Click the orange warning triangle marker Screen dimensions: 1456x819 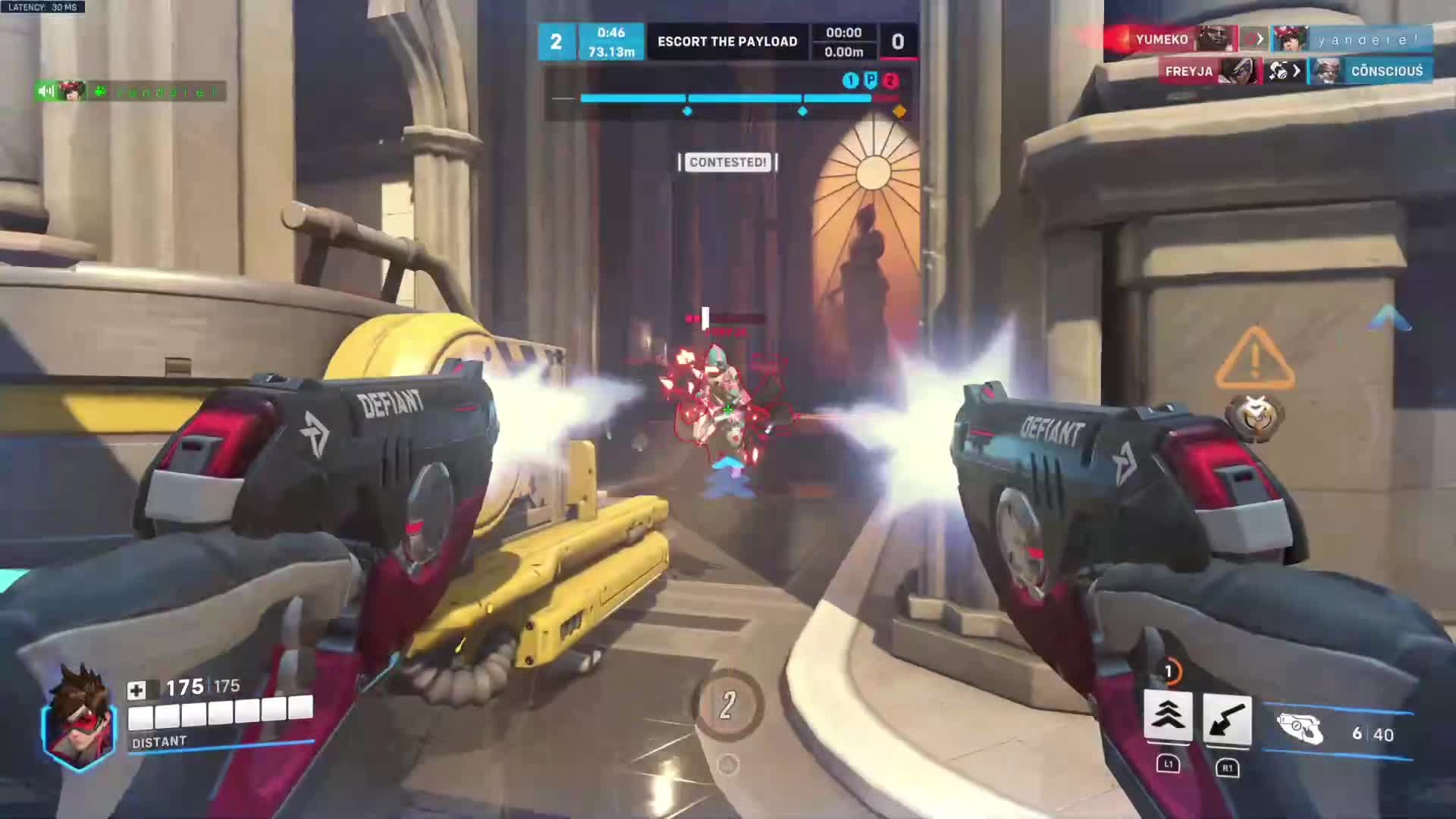1255,359
